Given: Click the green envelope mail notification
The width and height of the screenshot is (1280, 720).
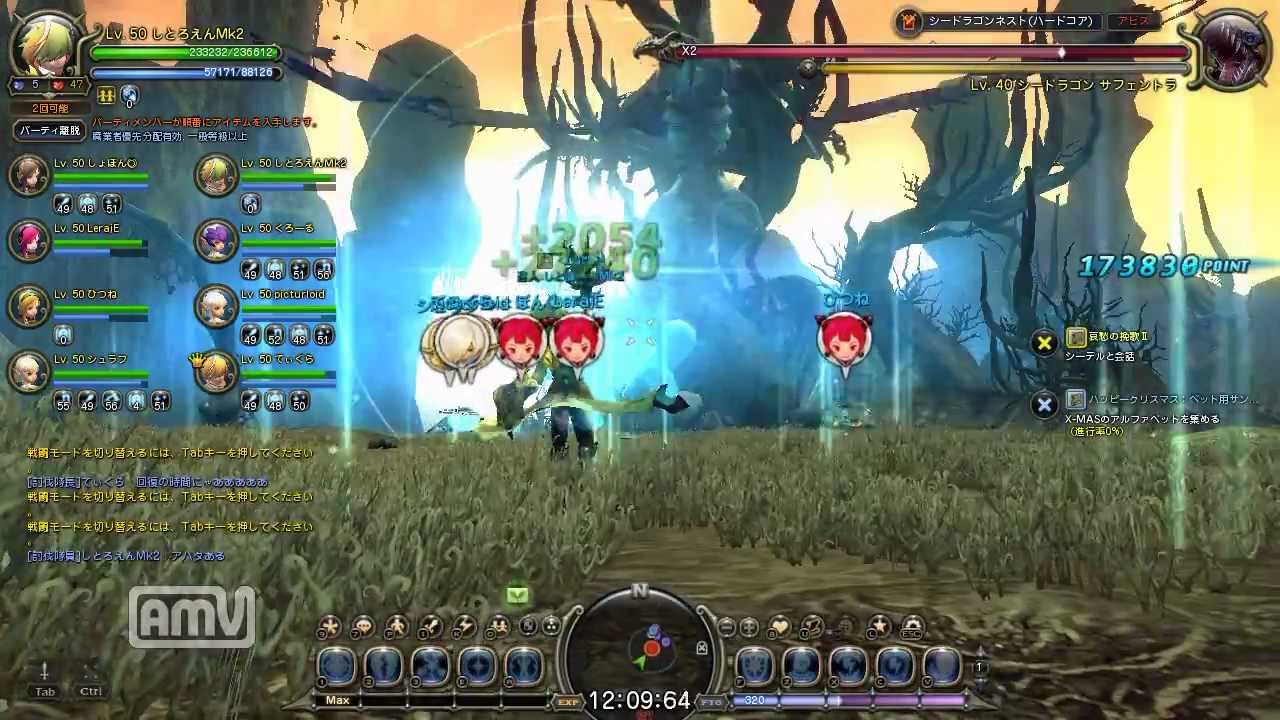Looking at the screenshot, I should 517,595.
